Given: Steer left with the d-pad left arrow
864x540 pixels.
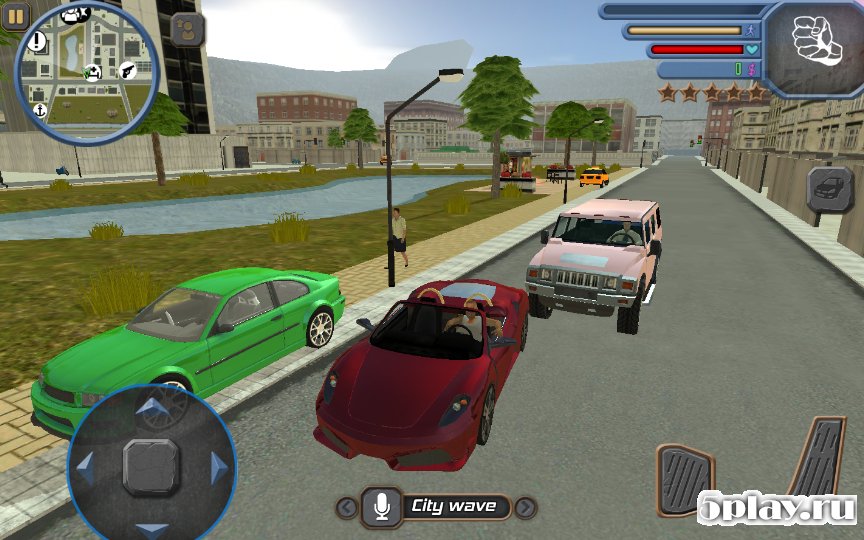Looking at the screenshot, I should (86, 467).
